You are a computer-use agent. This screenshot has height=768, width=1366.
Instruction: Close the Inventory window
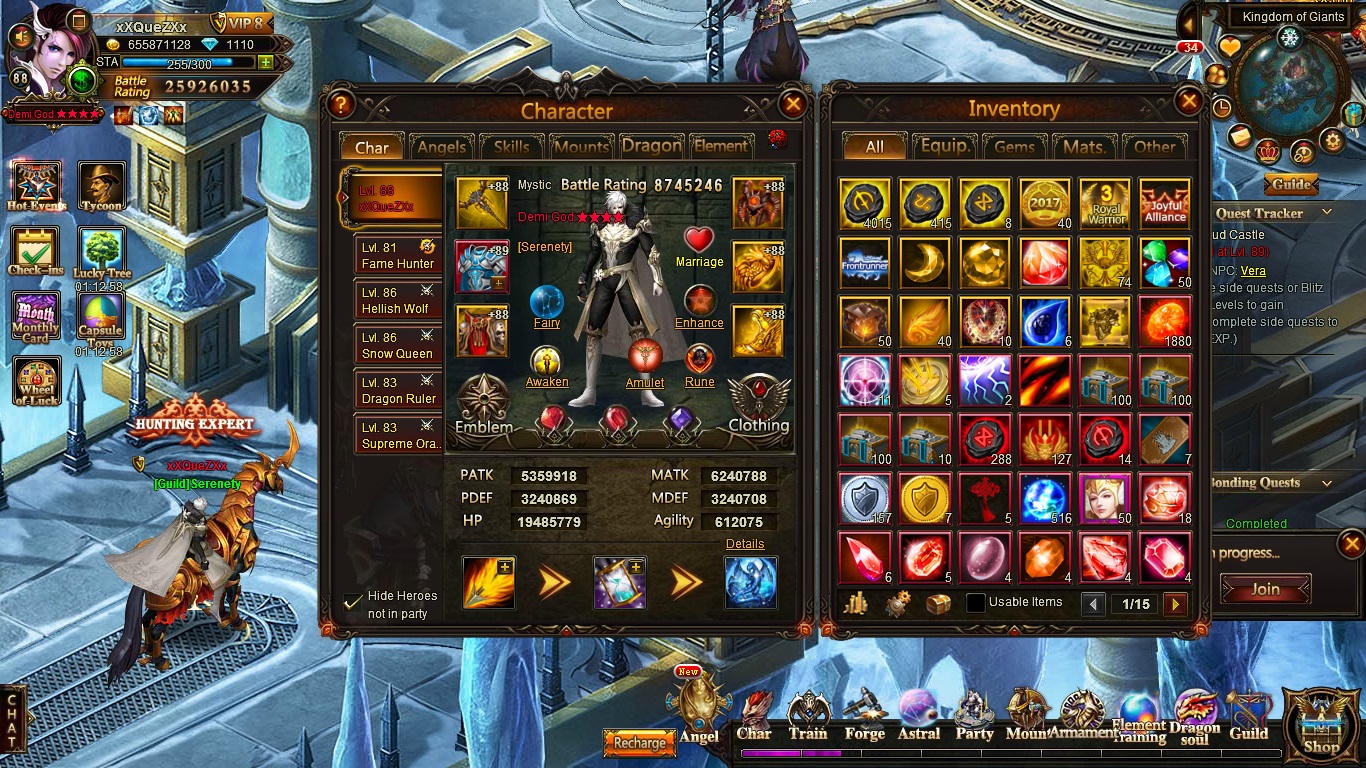pyautogui.click(x=1189, y=102)
